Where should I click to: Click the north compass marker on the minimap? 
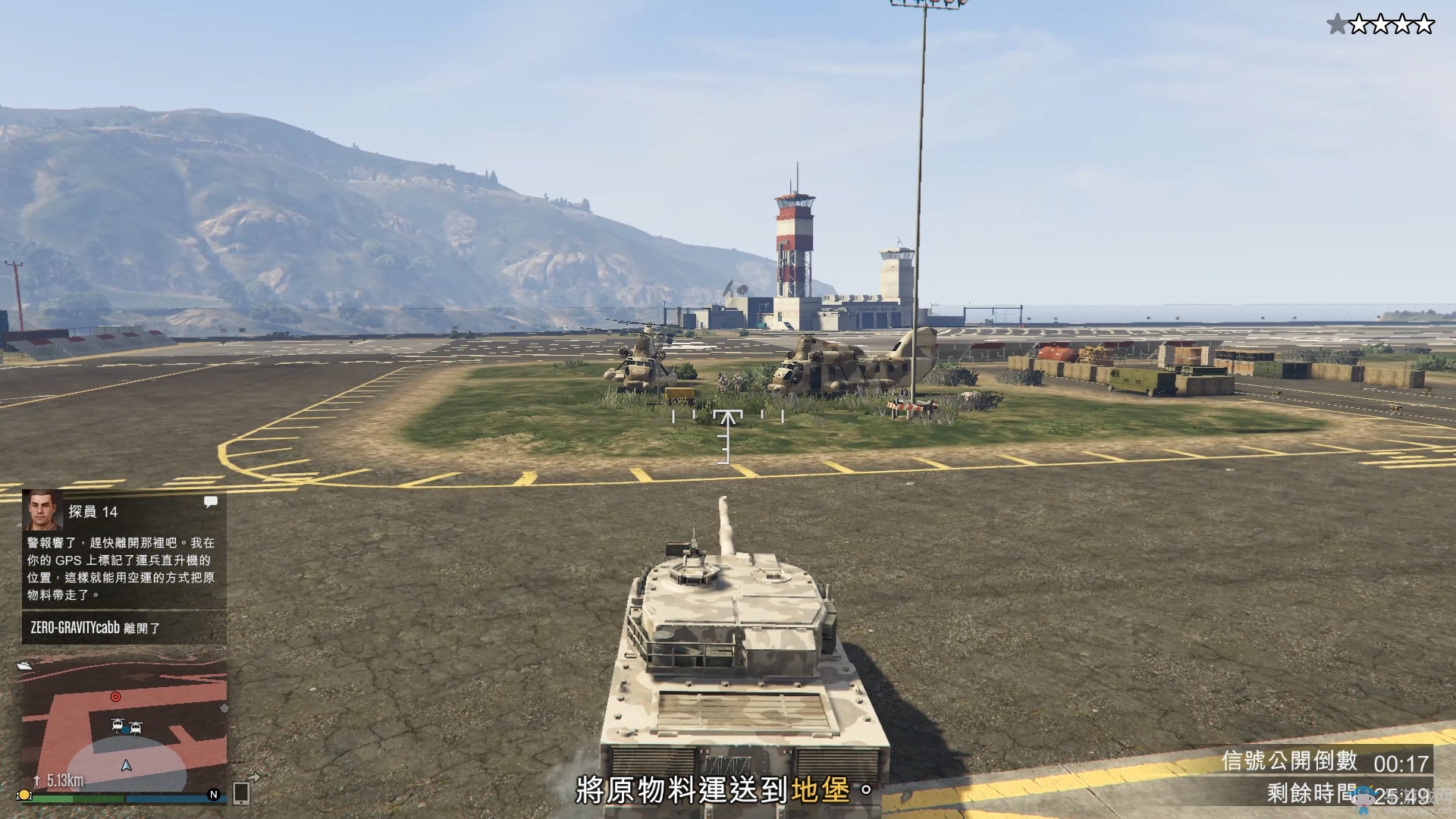click(213, 794)
